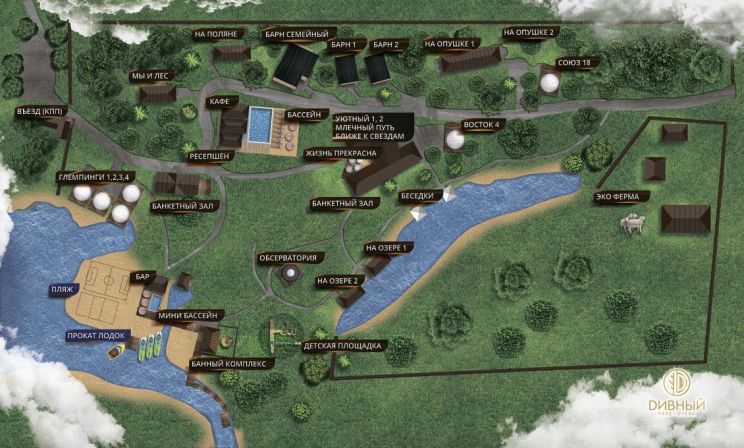Click the БАРН СЕМЕЙНЫЙ label
The width and height of the screenshot is (744, 448).
tap(295, 34)
